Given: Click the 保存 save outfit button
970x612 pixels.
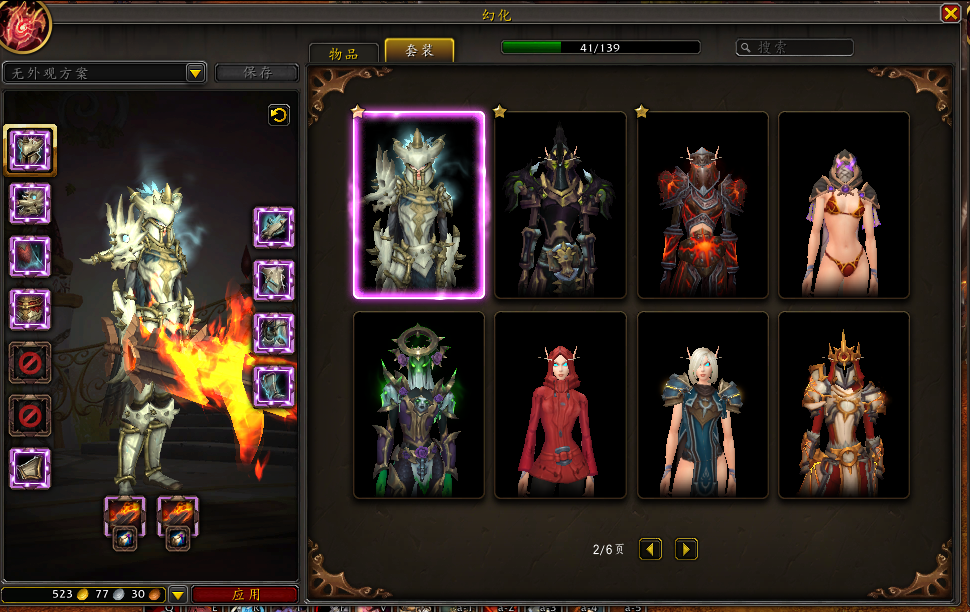Looking at the screenshot, I should click(x=257, y=73).
